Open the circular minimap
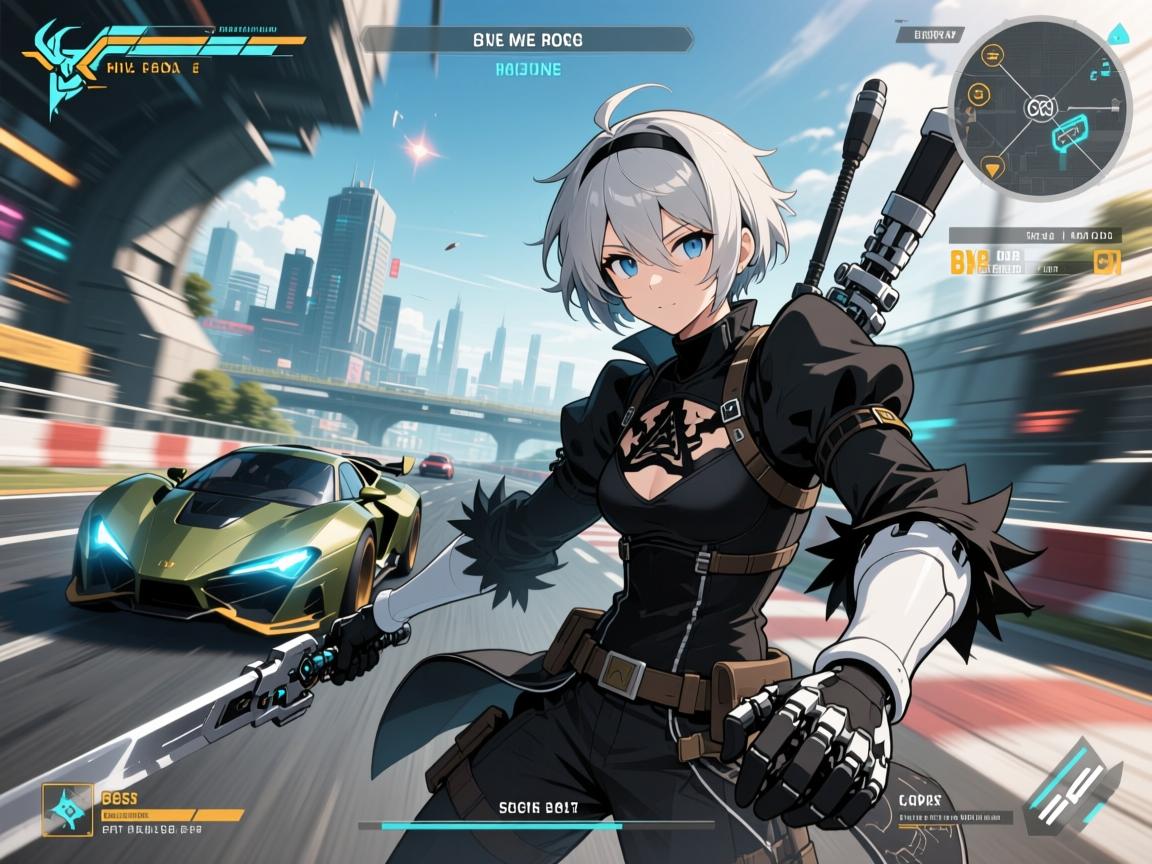Image resolution: width=1152 pixels, height=864 pixels. [1039, 107]
